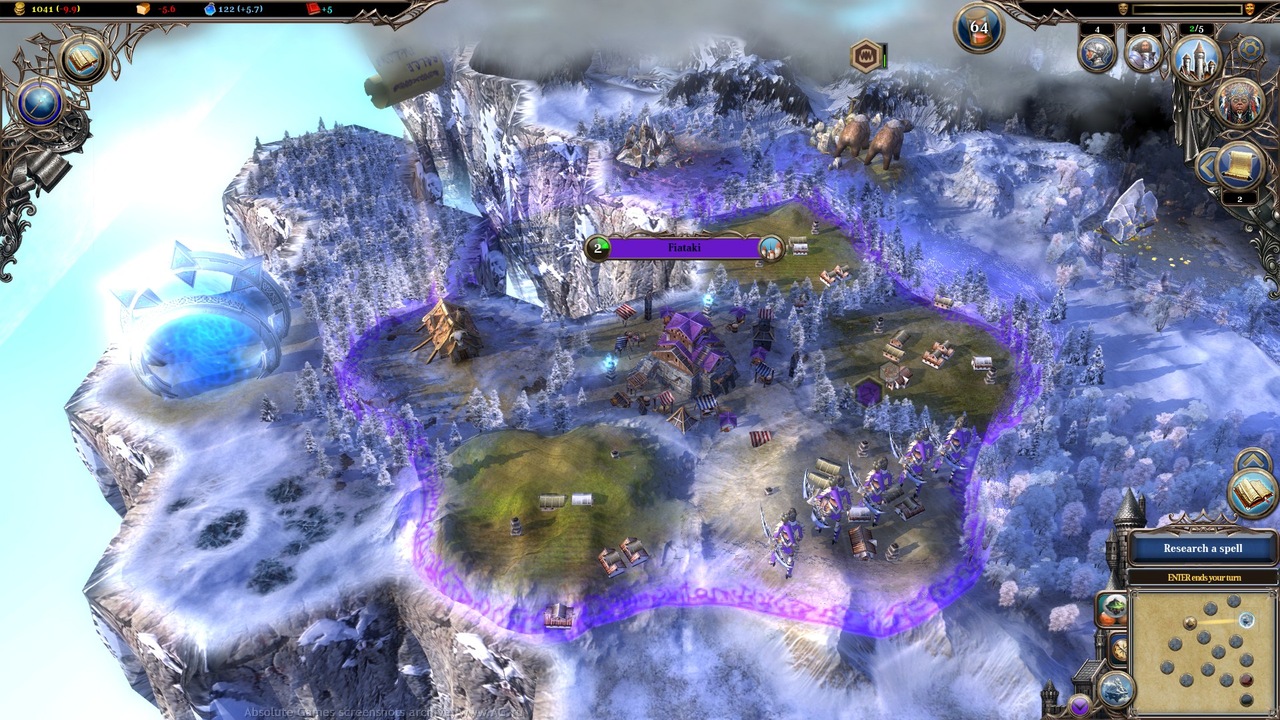The width and height of the screenshot is (1280, 720).
Task: Open the minimap parchment
Action: click(1204, 651)
